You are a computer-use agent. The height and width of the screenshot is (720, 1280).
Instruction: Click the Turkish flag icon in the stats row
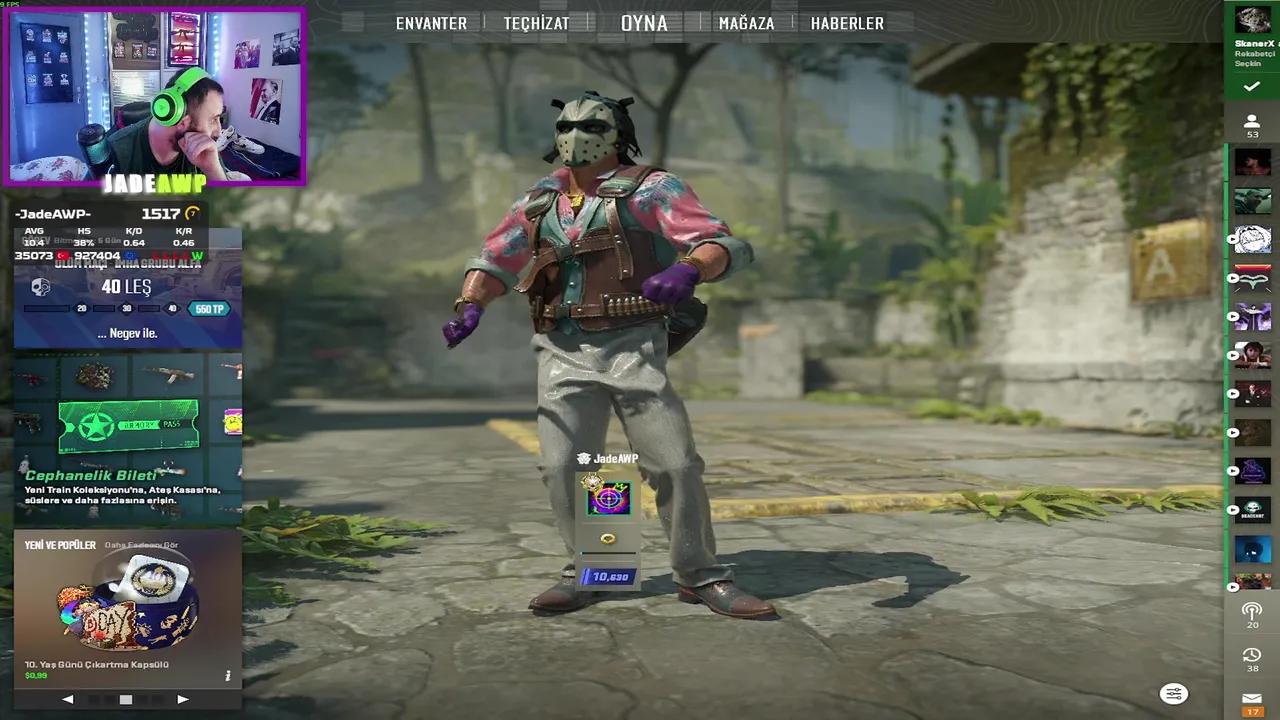(x=63, y=255)
